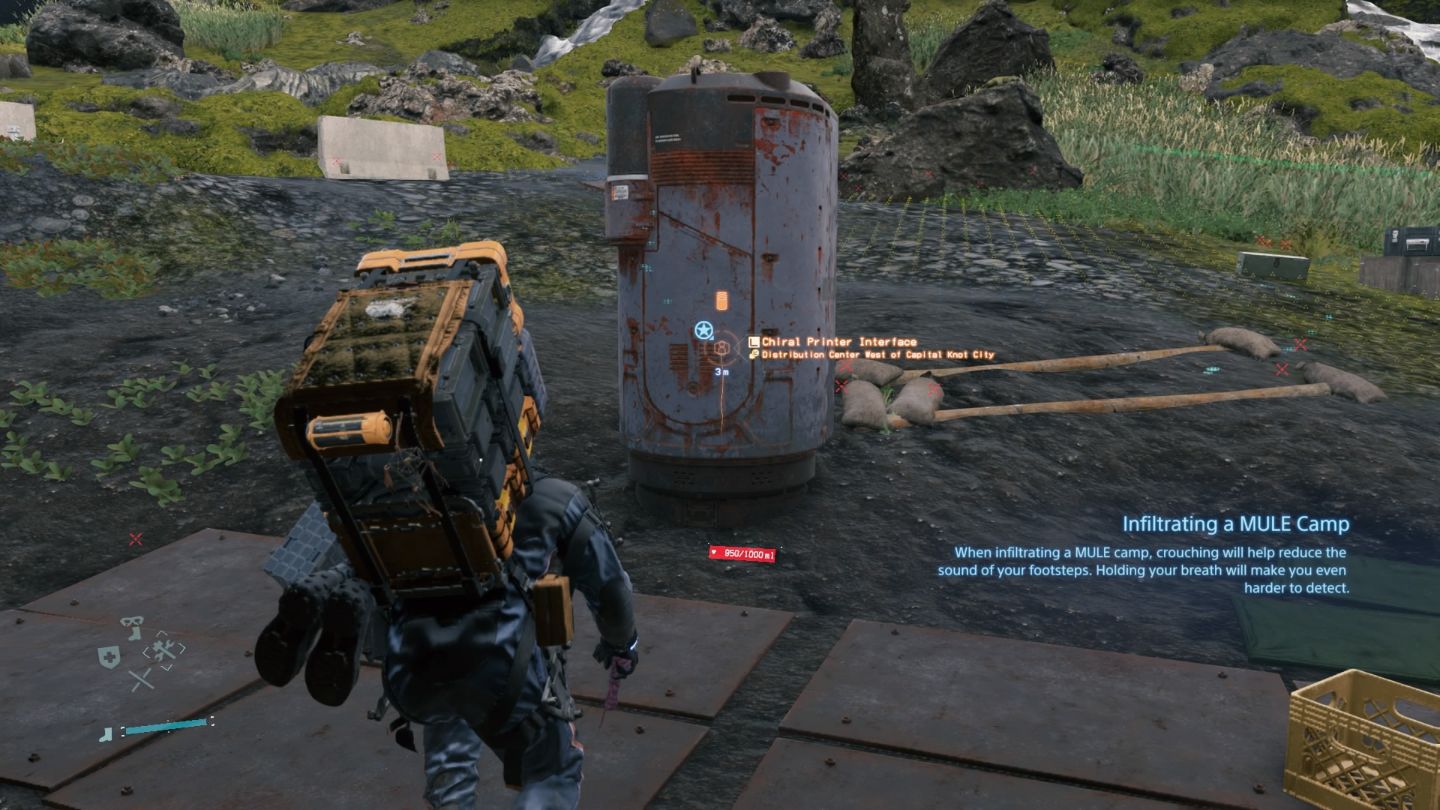1440x810 pixels.
Task: Toggle the X marker icon near the compass
Action: point(141,679)
